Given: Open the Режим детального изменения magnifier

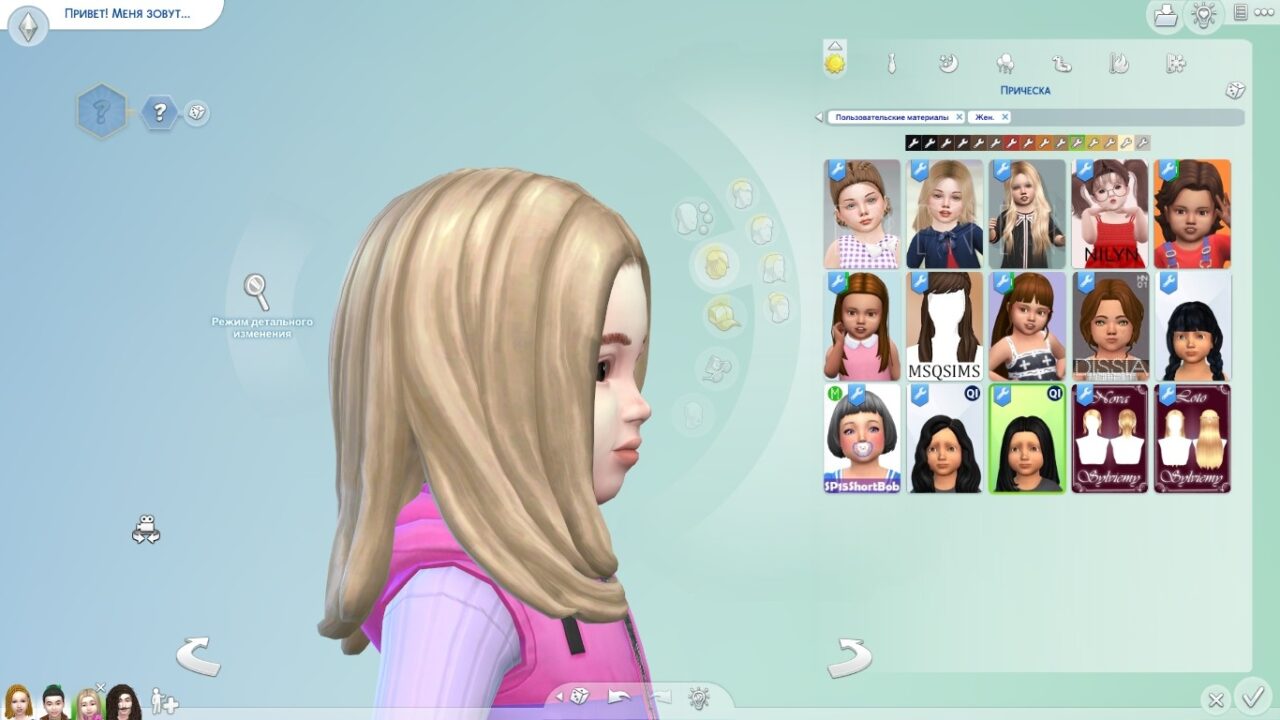Looking at the screenshot, I should click(257, 292).
